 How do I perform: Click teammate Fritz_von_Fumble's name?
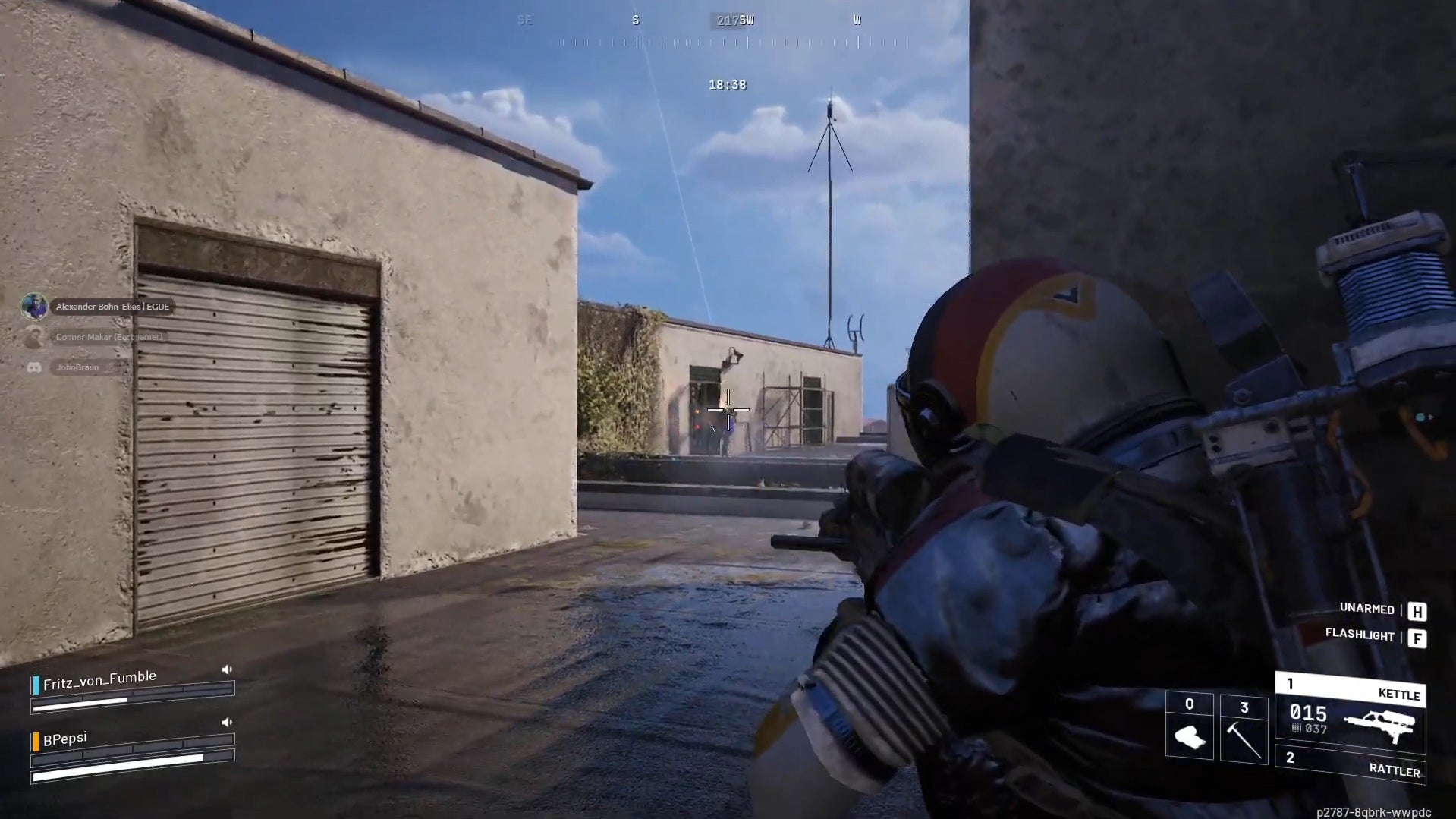pyautogui.click(x=99, y=679)
